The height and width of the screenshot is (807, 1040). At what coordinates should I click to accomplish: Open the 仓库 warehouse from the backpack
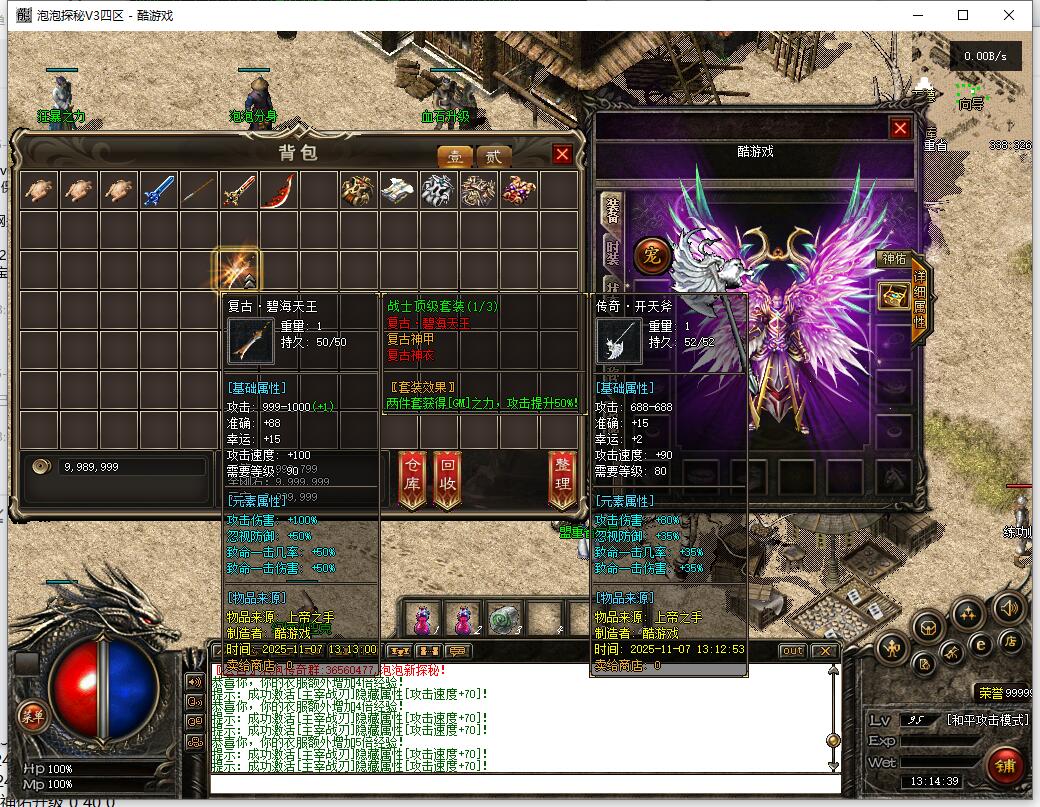pos(412,480)
